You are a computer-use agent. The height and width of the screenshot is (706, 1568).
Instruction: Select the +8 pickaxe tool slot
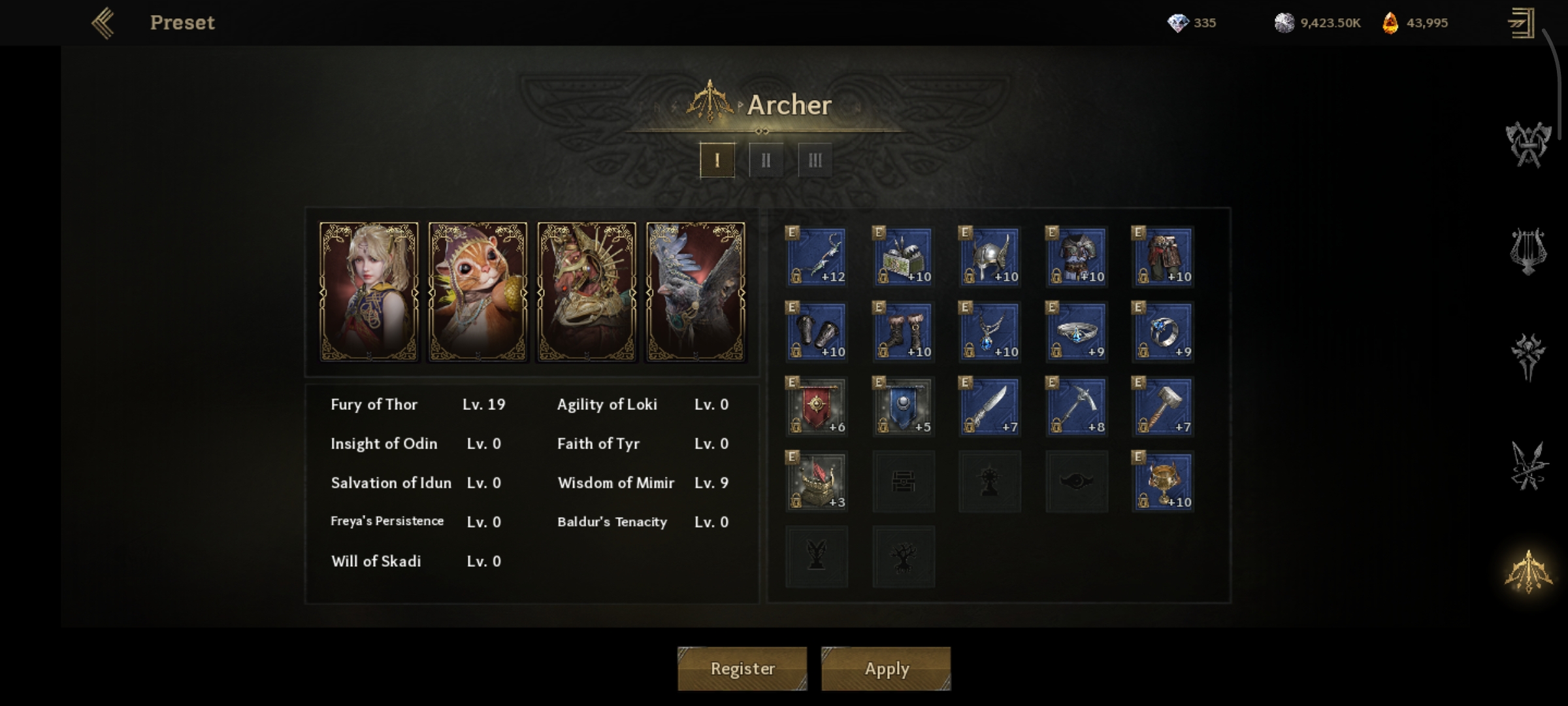coord(1076,407)
